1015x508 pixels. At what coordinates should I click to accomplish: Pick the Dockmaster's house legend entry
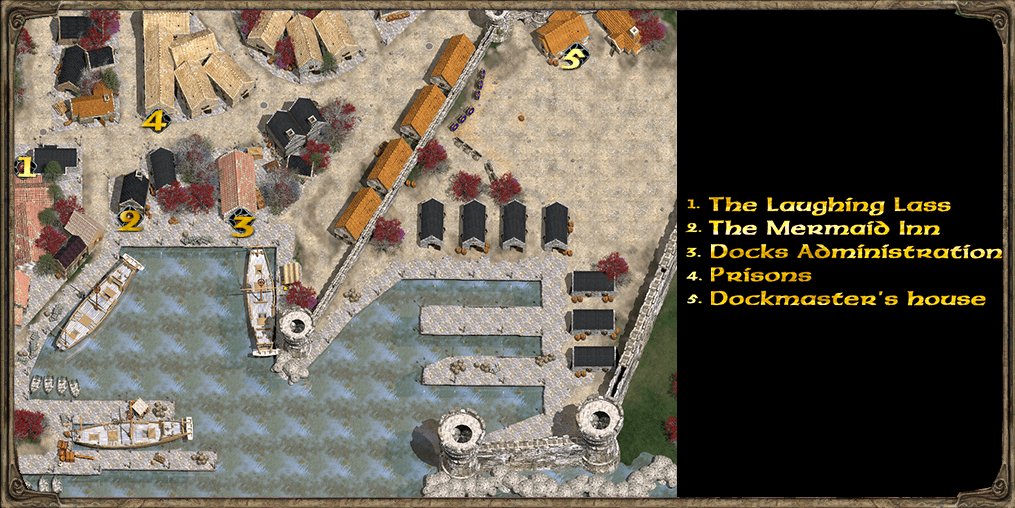click(x=847, y=298)
